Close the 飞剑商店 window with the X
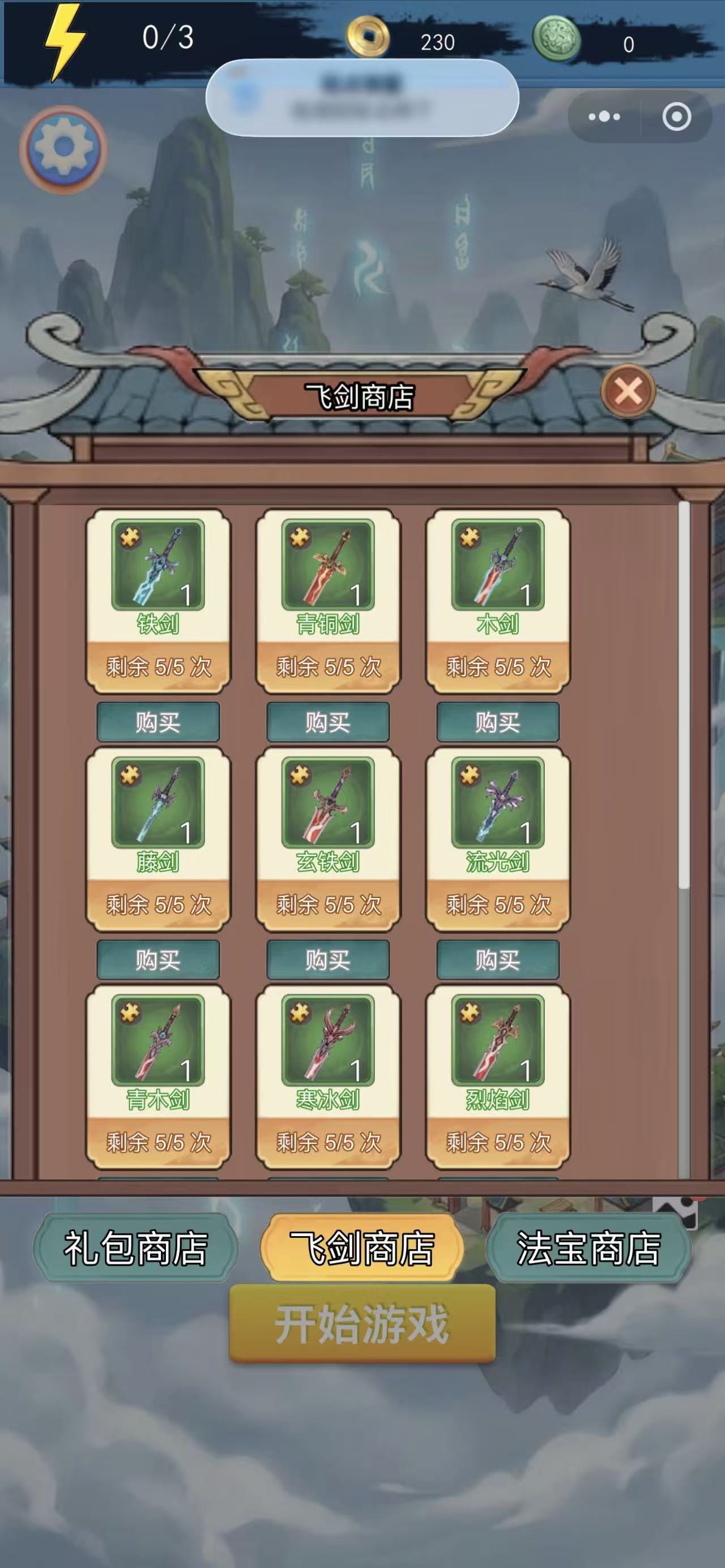The height and width of the screenshot is (1568, 725). pos(628,391)
